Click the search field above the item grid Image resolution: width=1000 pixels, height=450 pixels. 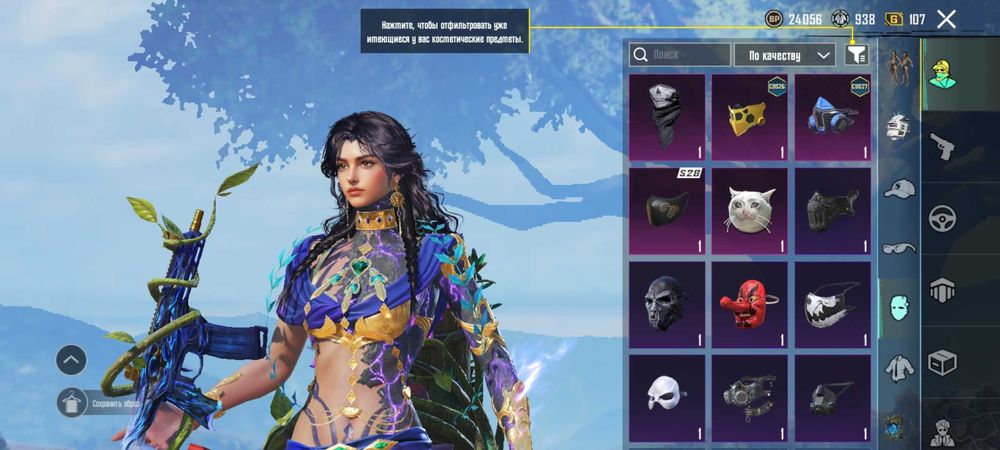680,55
